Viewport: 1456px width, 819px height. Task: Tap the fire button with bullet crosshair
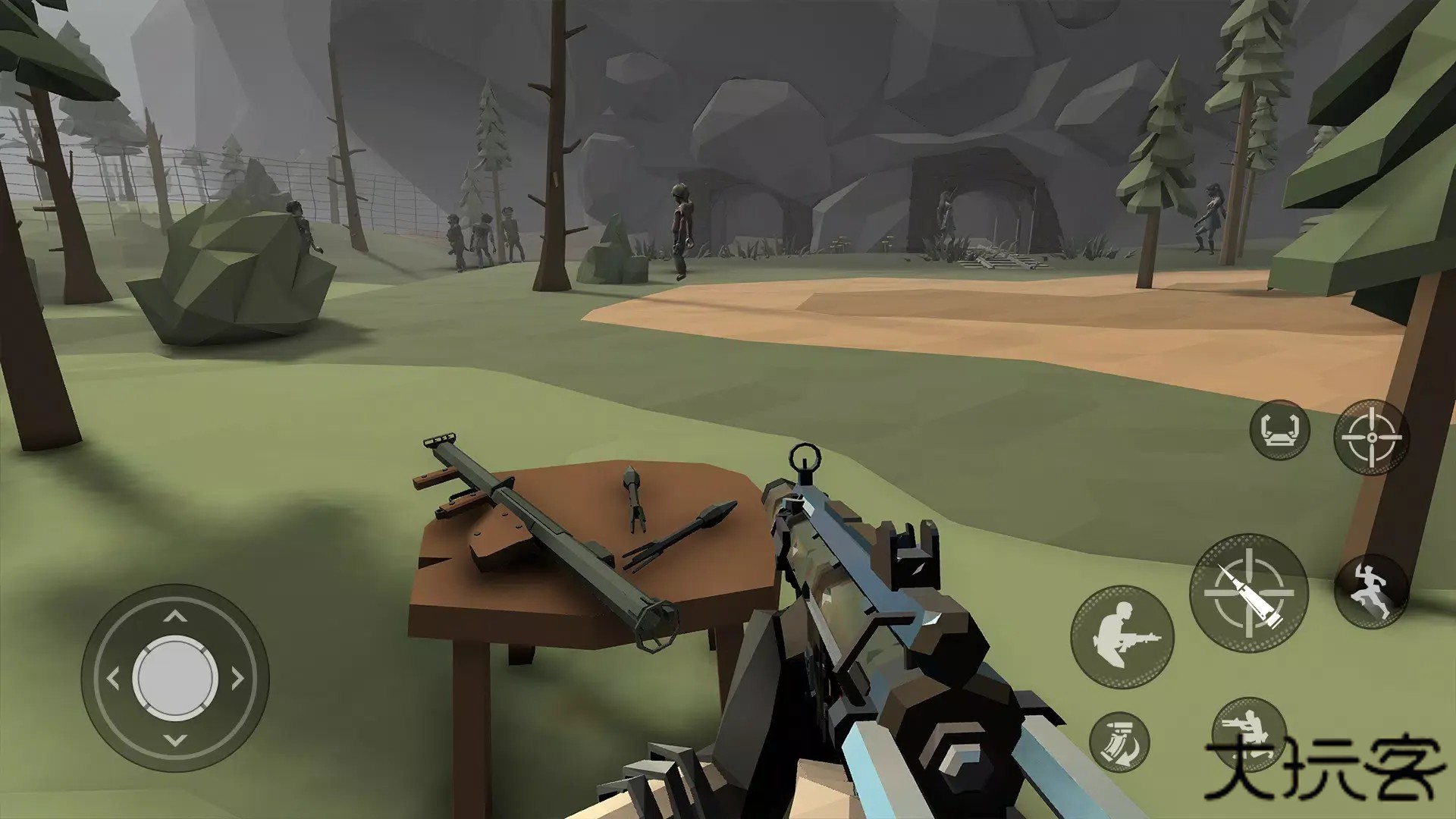click(1248, 593)
